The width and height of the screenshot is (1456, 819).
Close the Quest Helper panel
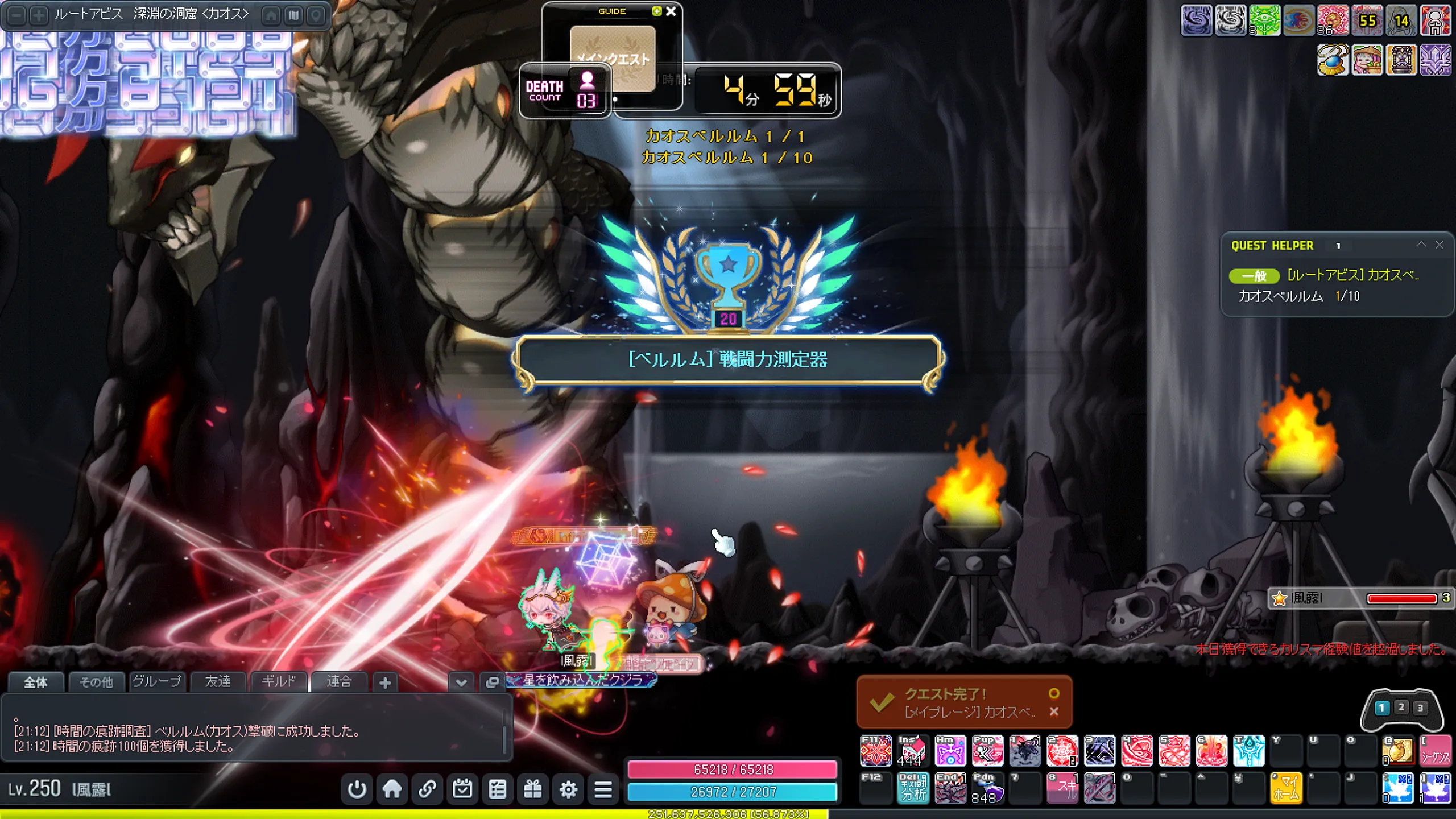[x=1440, y=245]
